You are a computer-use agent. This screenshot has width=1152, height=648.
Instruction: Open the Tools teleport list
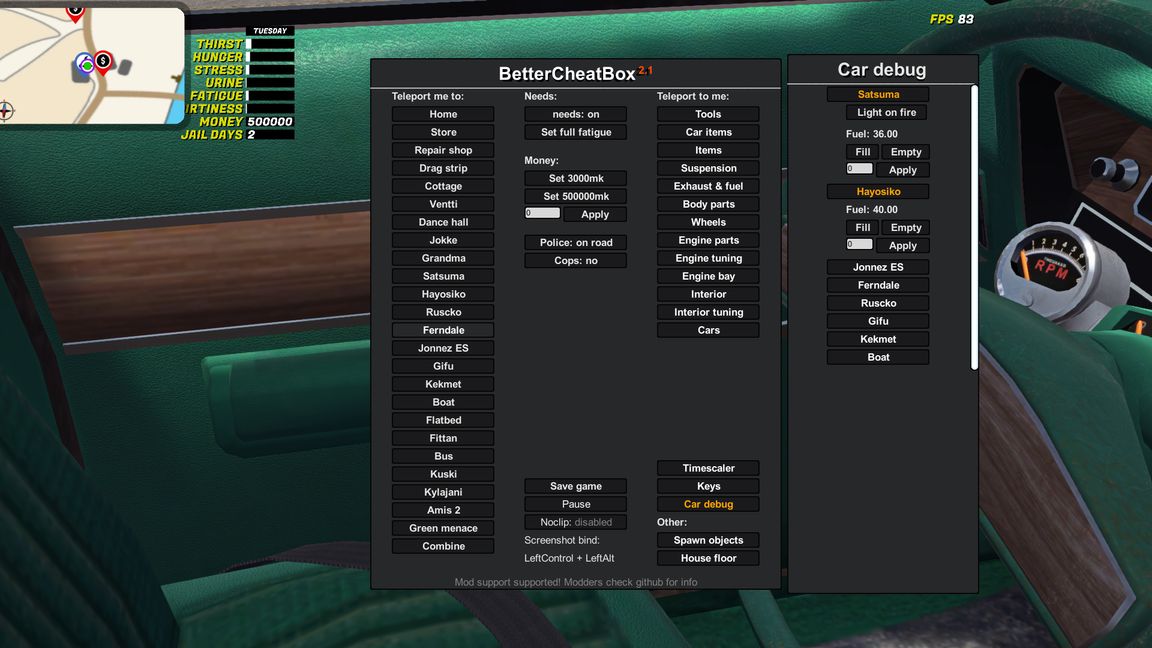[708, 114]
